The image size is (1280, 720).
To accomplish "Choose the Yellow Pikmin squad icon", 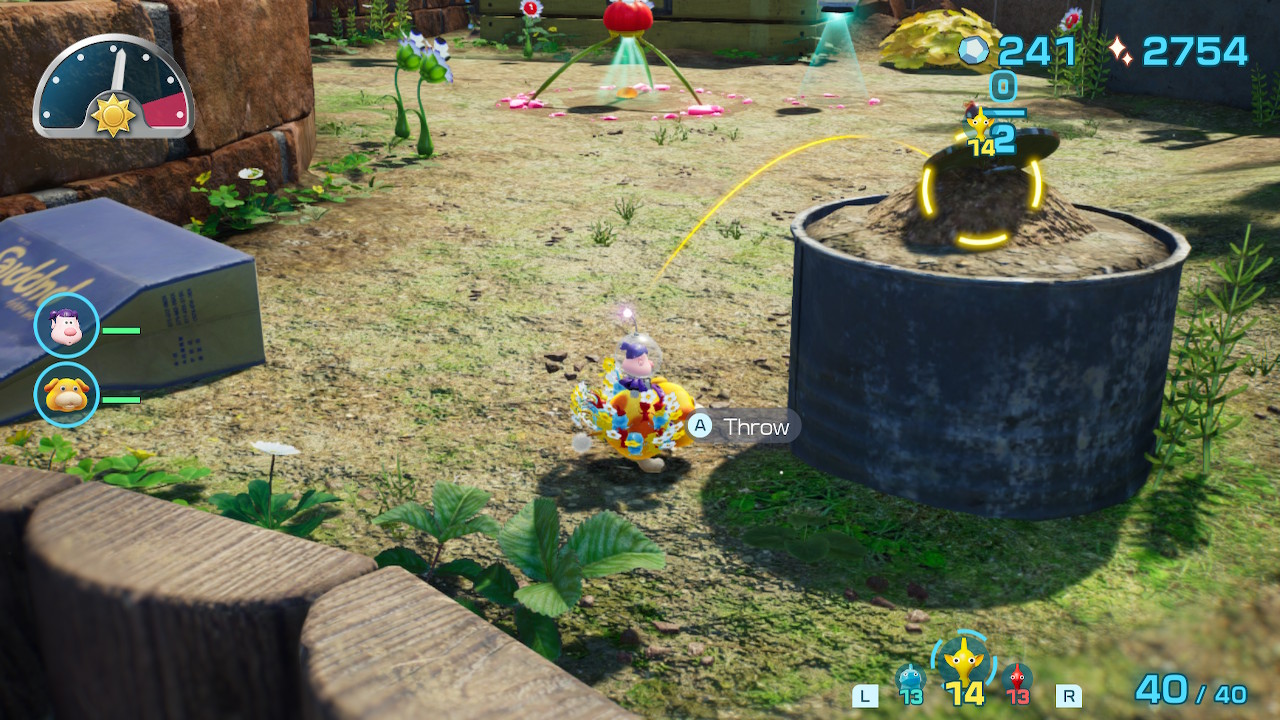I will [x=964, y=662].
